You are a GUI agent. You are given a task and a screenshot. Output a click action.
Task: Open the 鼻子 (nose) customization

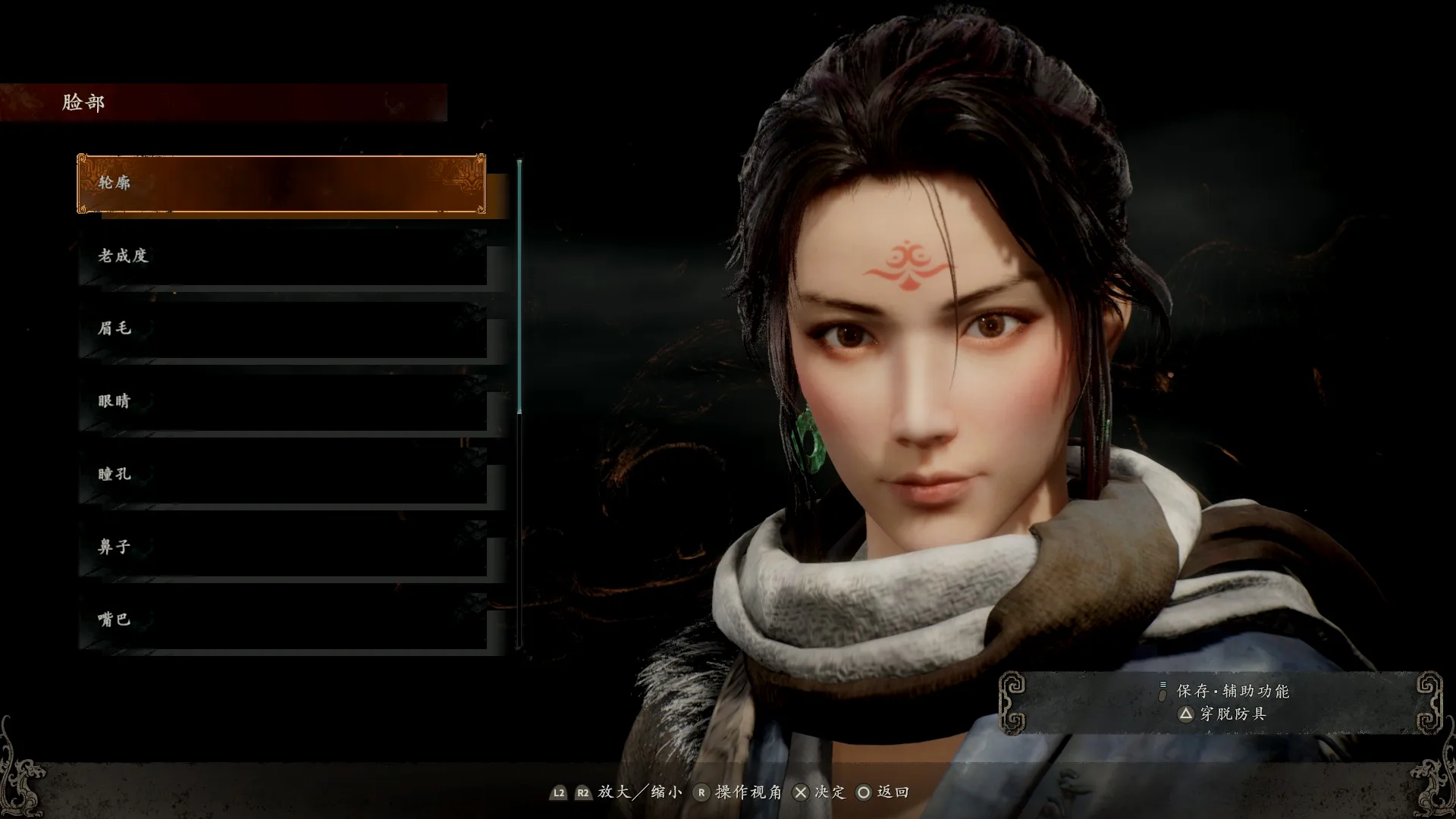click(282, 548)
